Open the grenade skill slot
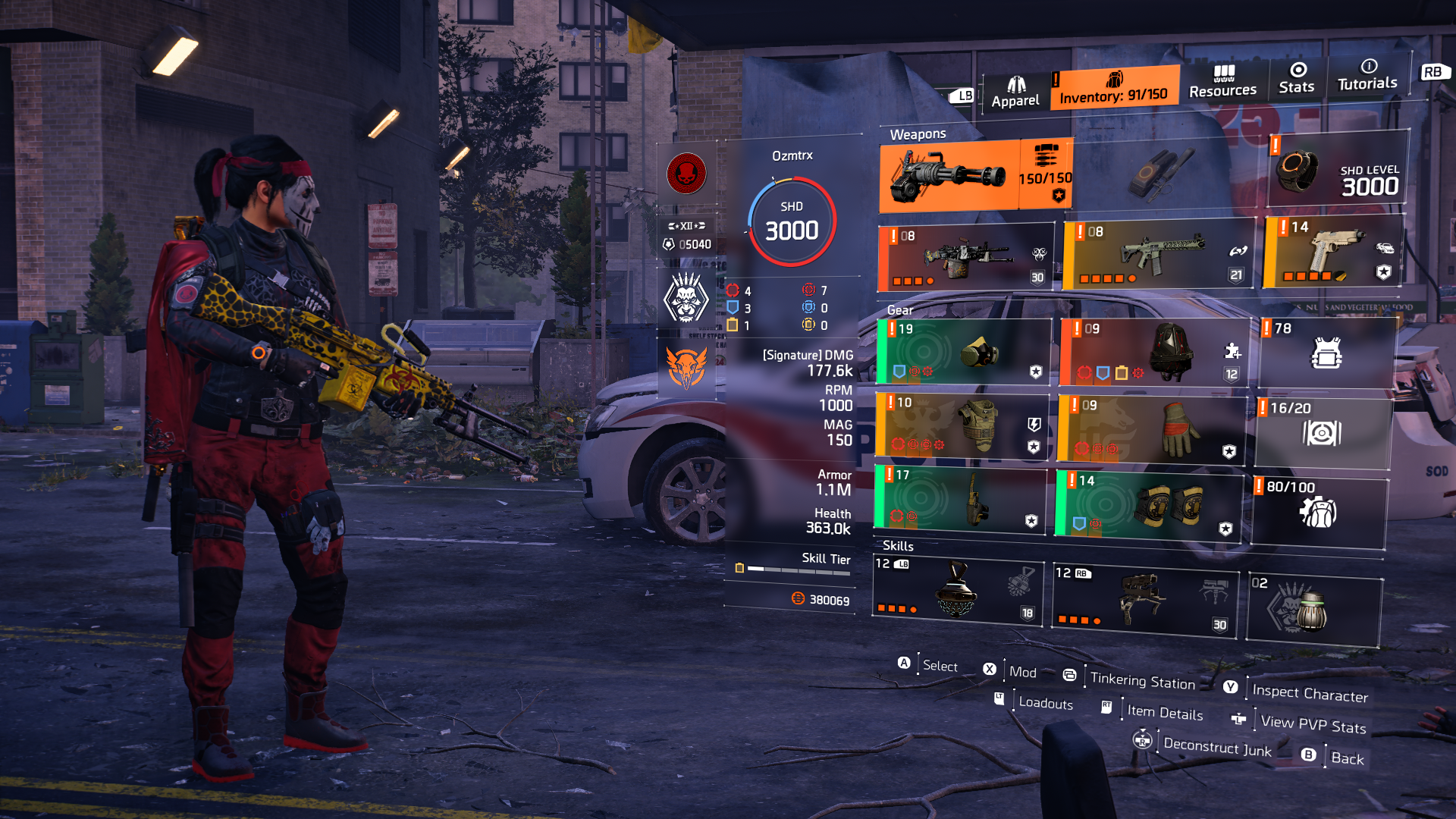This screenshot has height=819, width=1456. [1312, 603]
